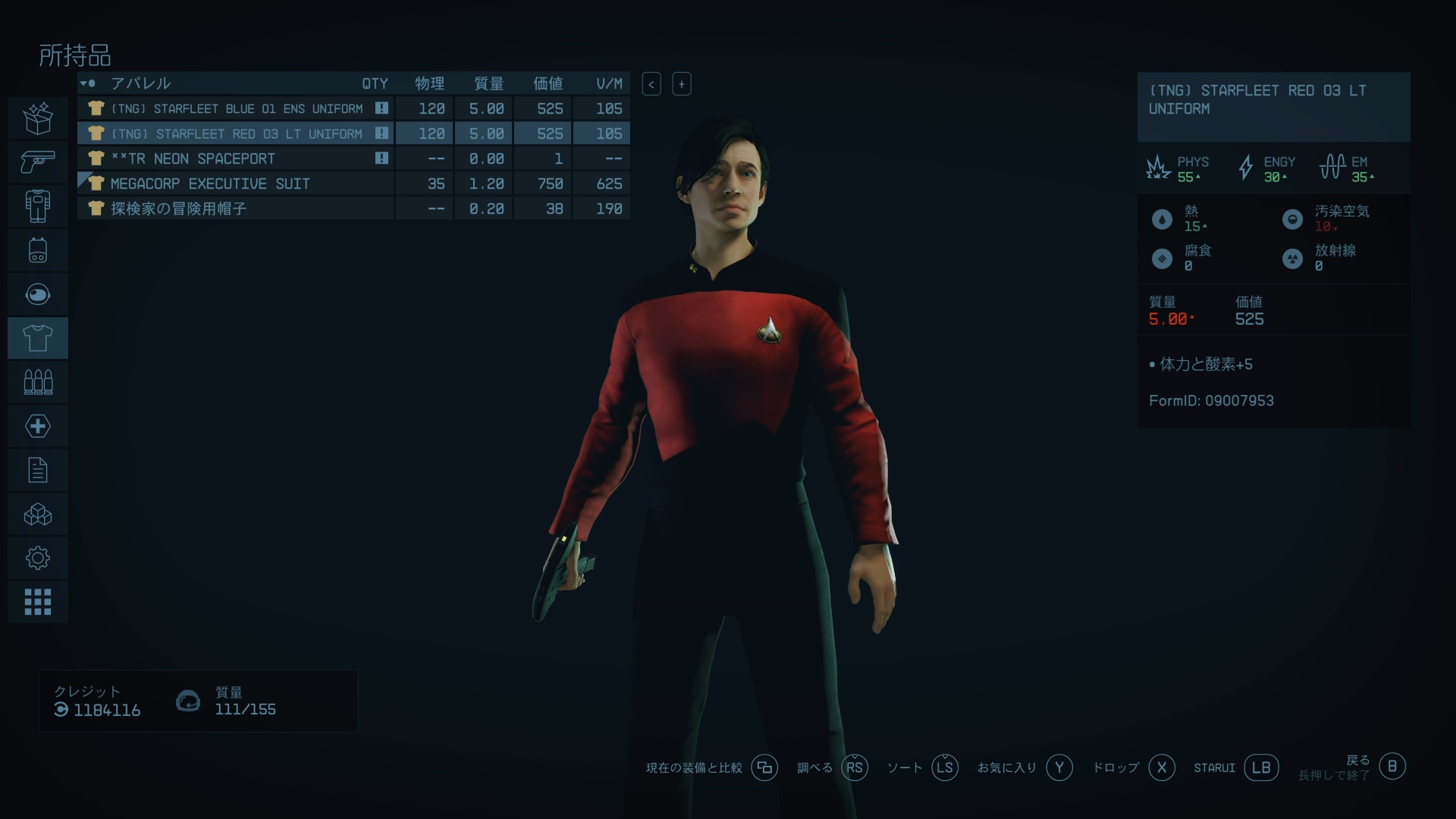This screenshot has width=1456, height=819.
Task: Sort the list by 質量 column header
Action: 488,83
